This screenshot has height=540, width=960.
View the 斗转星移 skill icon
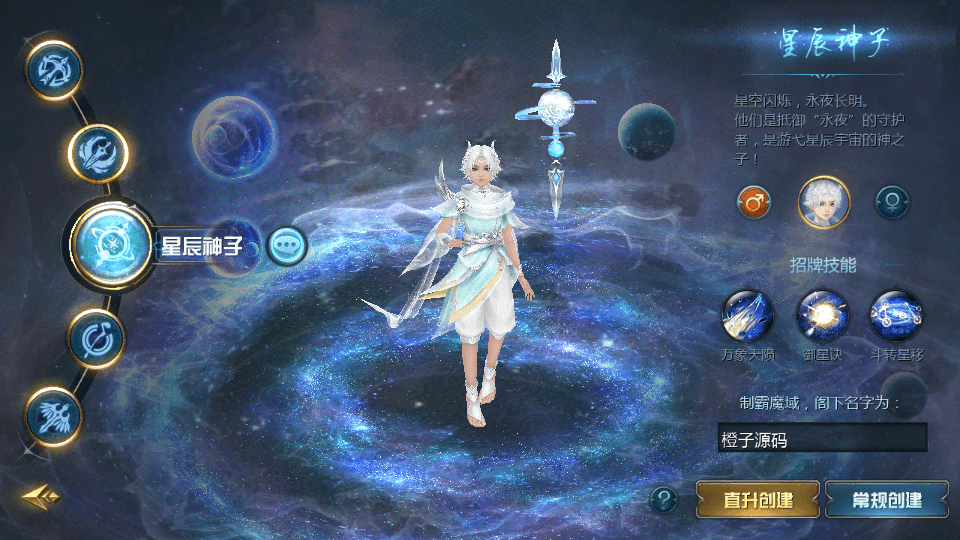(895, 316)
